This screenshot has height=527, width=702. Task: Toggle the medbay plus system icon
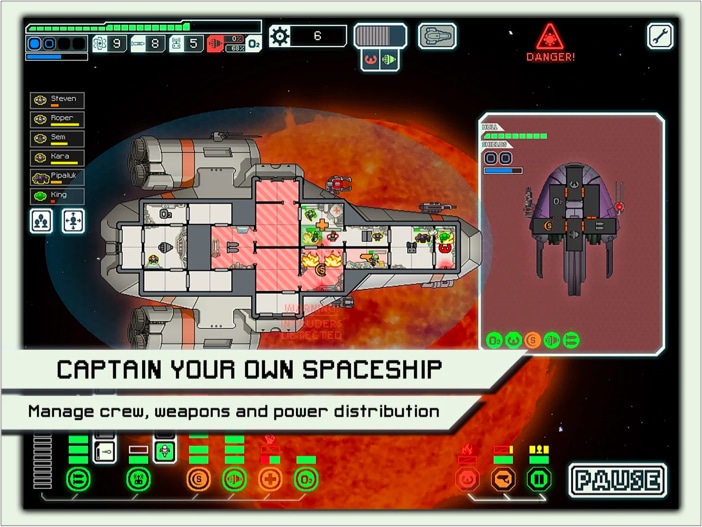coord(269,480)
